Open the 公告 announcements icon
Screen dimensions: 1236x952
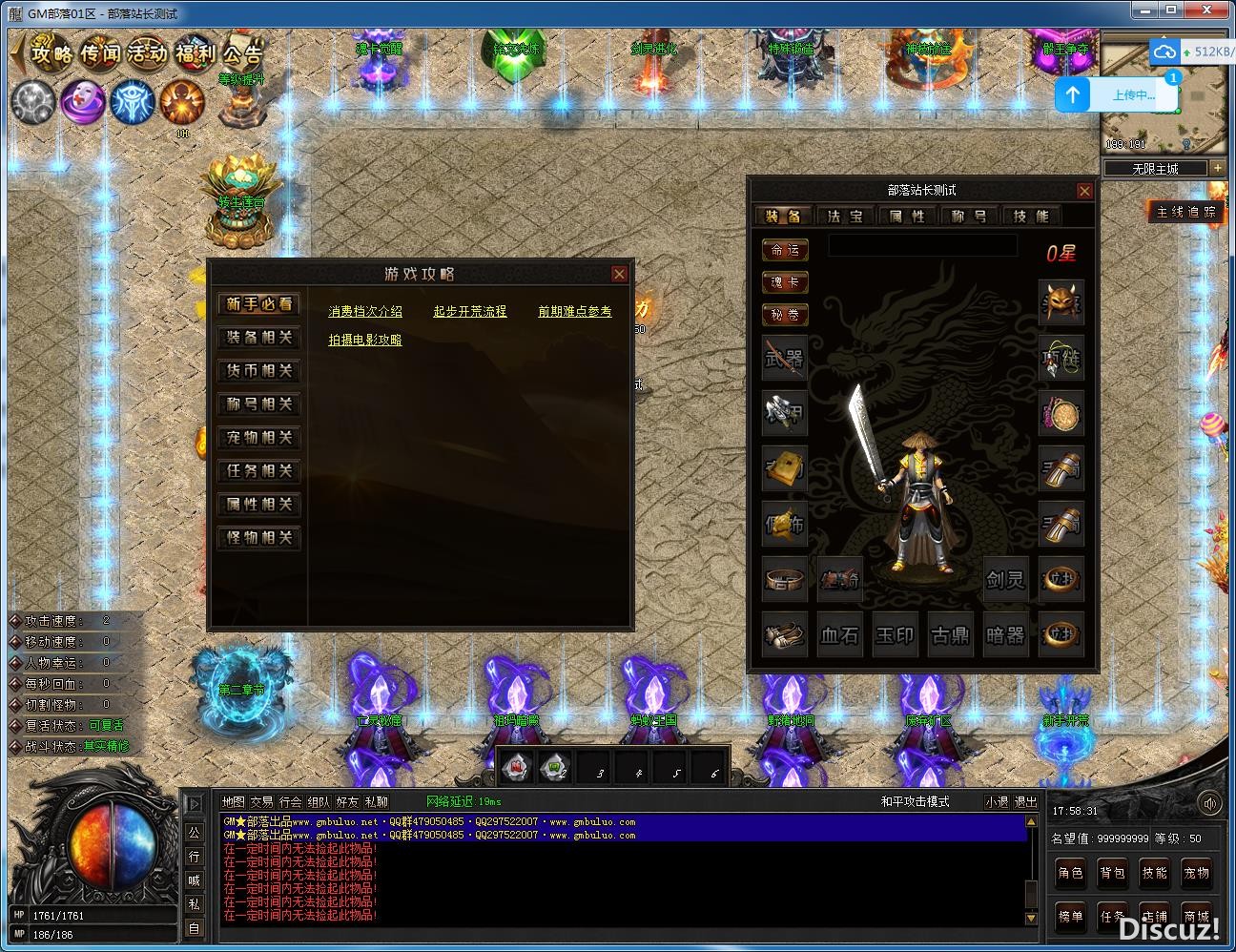(x=240, y=52)
